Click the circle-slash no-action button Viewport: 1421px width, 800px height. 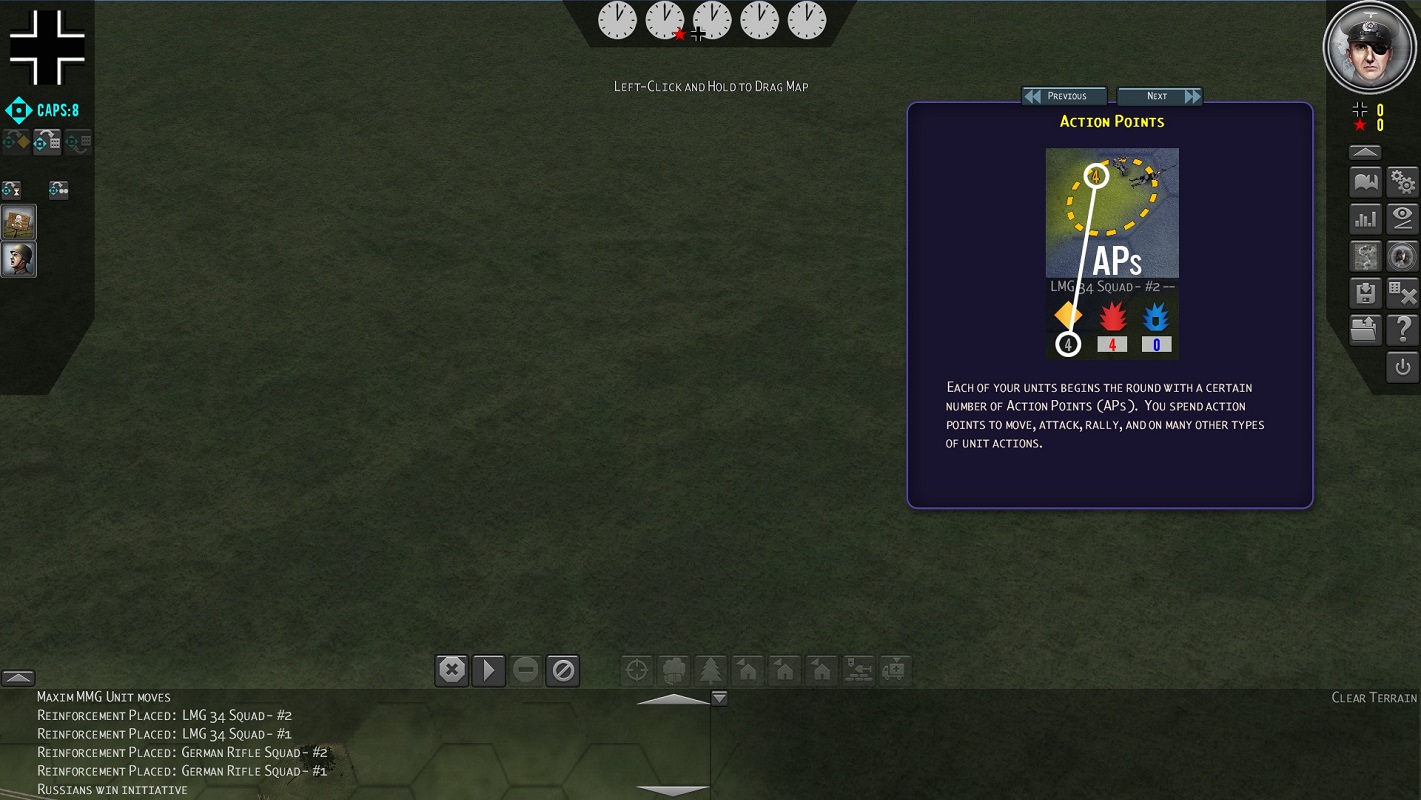tap(563, 670)
